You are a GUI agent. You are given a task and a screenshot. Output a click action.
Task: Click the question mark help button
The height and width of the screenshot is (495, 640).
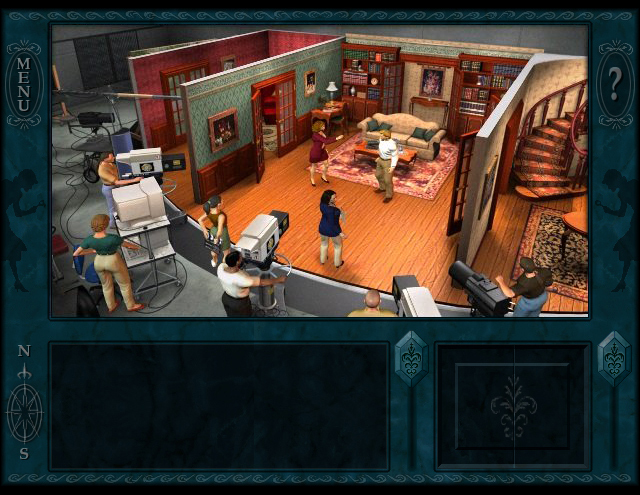615,84
